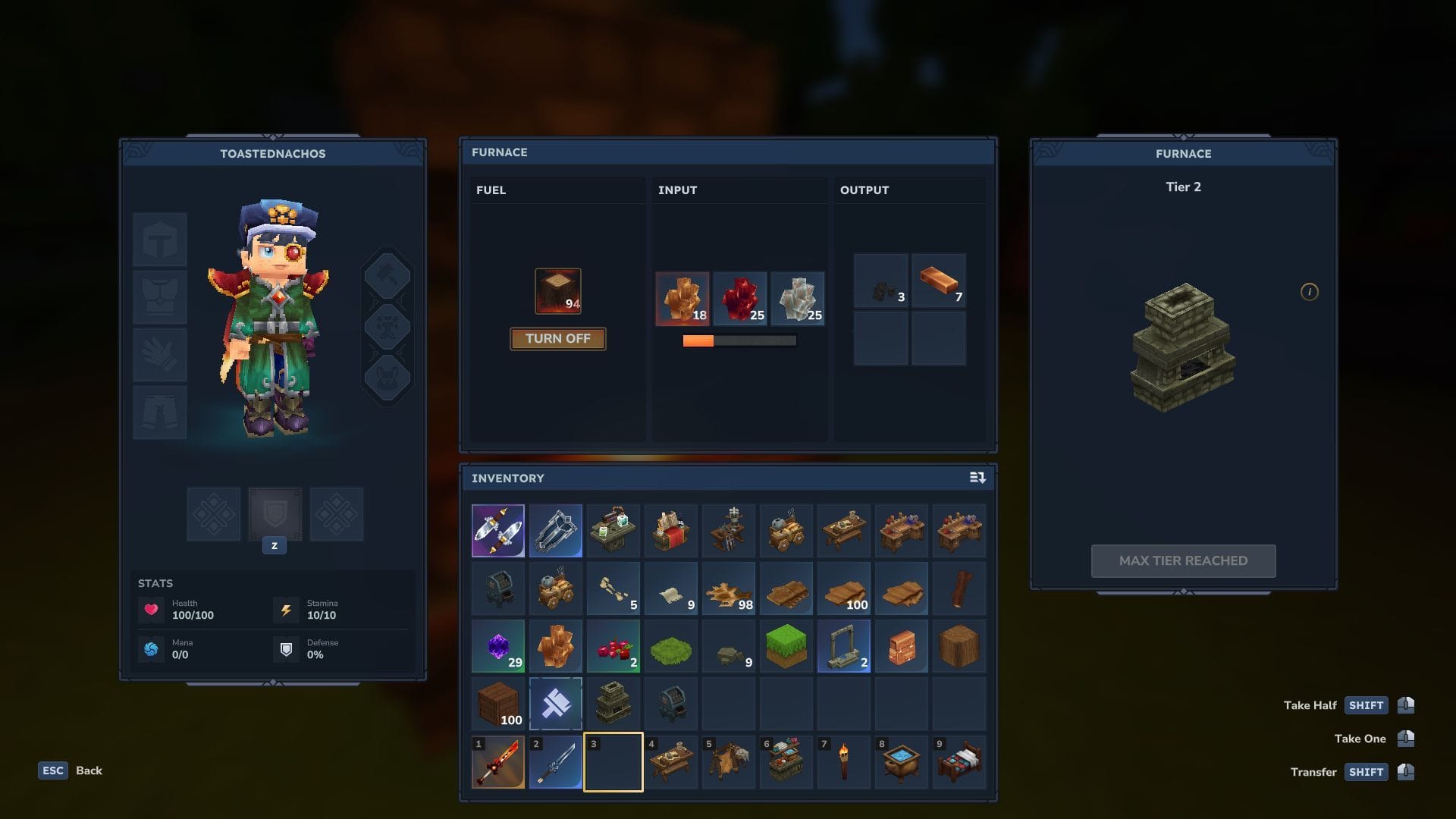The width and height of the screenshot is (1456, 819).
Task: Click the sort inventory icon
Action: pyautogui.click(x=977, y=478)
